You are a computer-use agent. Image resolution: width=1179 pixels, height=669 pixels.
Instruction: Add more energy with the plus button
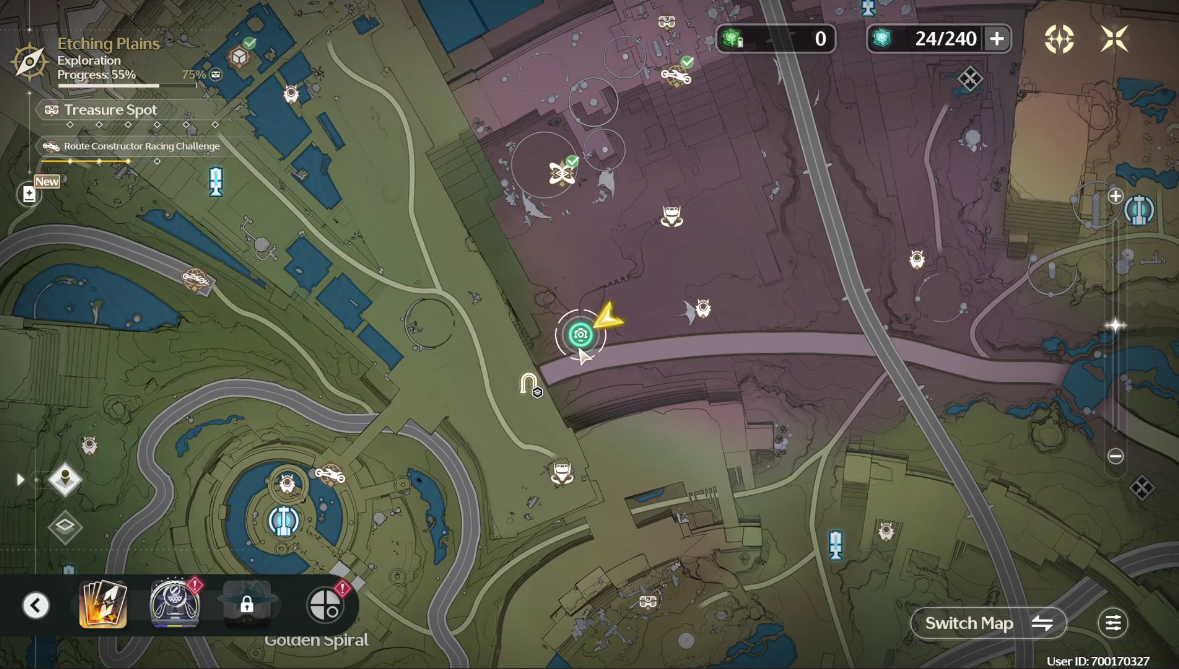[997, 39]
